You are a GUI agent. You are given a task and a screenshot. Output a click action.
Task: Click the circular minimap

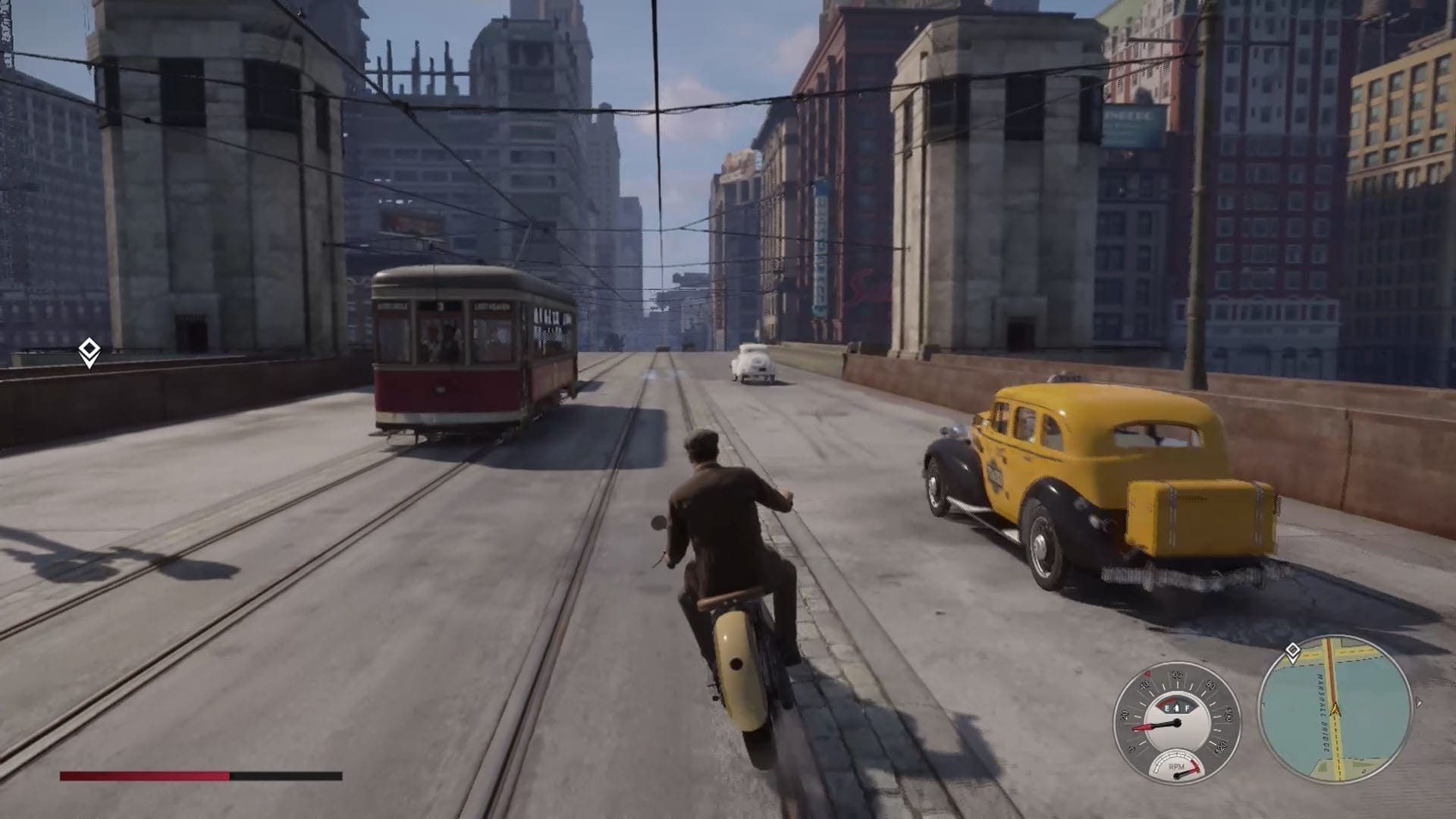pos(1335,711)
